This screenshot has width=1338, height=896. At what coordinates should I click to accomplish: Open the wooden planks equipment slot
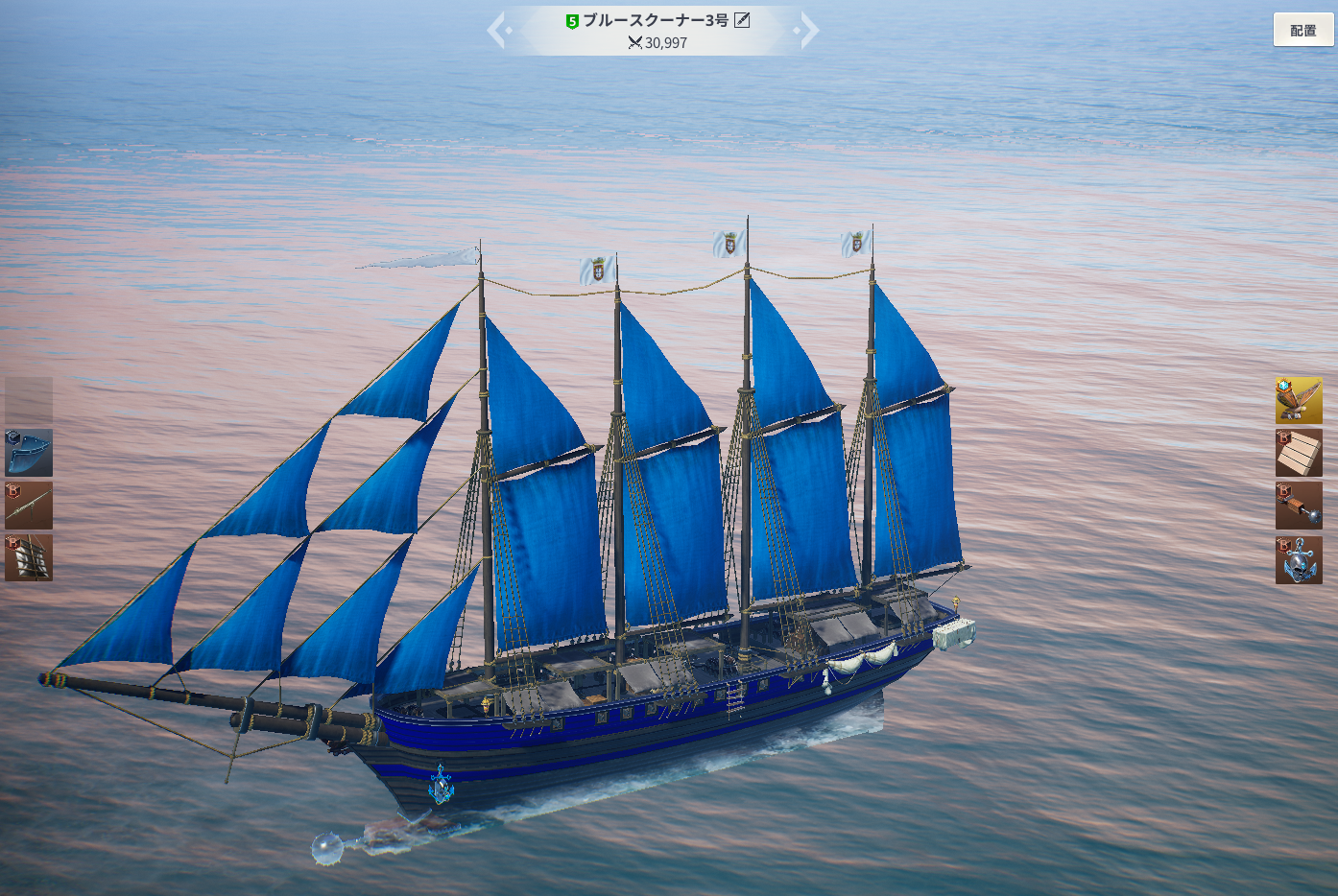point(1299,453)
